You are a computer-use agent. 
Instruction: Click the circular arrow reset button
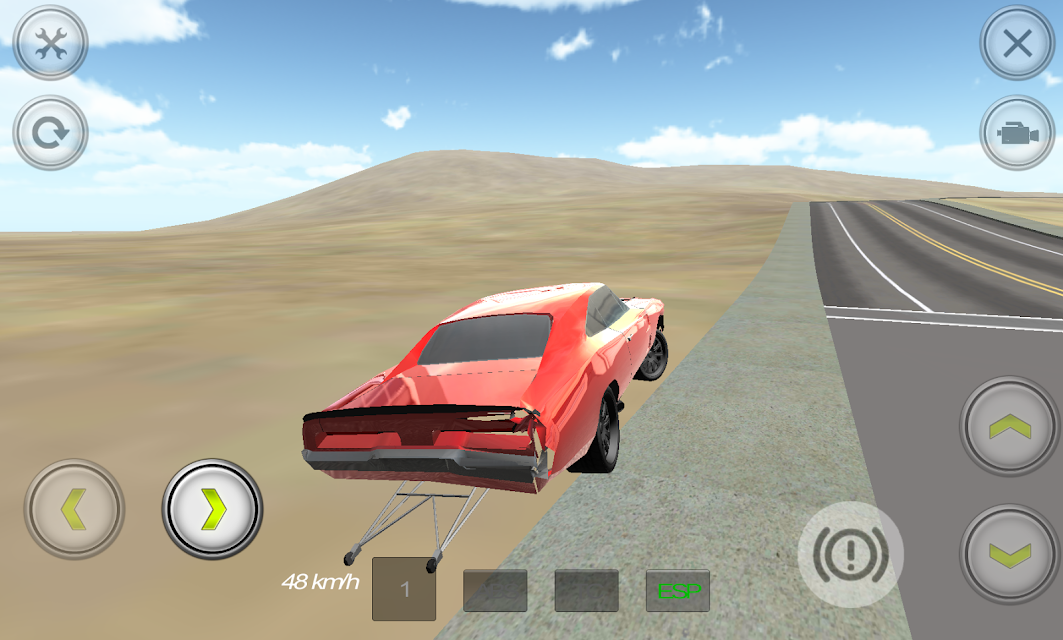click(x=50, y=132)
